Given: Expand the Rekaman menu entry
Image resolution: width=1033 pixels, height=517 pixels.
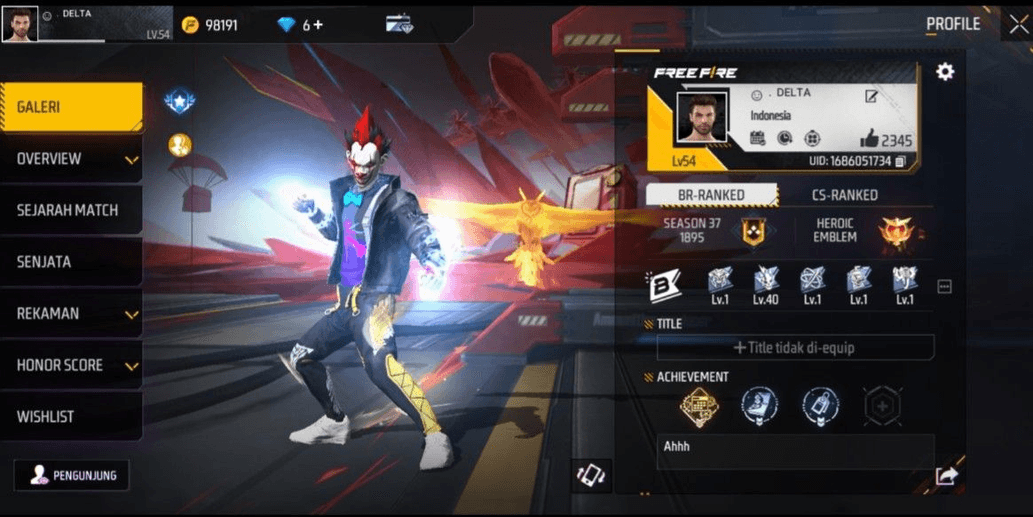Looking at the screenshot, I should pos(70,314).
